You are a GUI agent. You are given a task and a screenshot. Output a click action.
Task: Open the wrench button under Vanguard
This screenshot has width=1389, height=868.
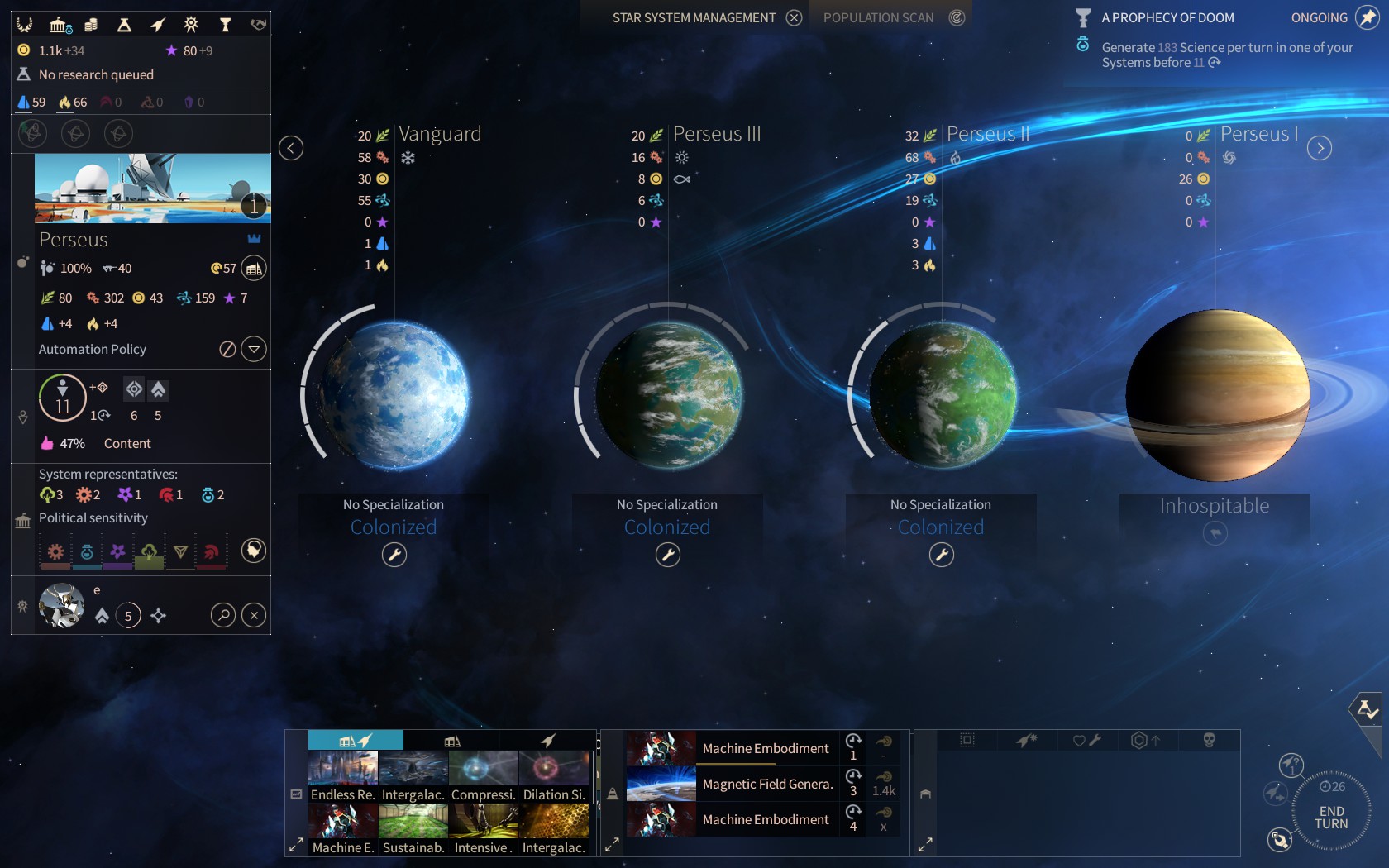[x=394, y=555]
